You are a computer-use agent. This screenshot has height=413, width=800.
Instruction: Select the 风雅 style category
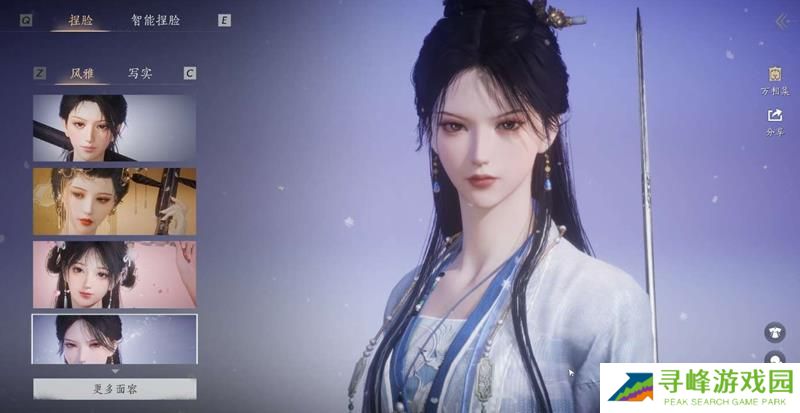(83, 73)
